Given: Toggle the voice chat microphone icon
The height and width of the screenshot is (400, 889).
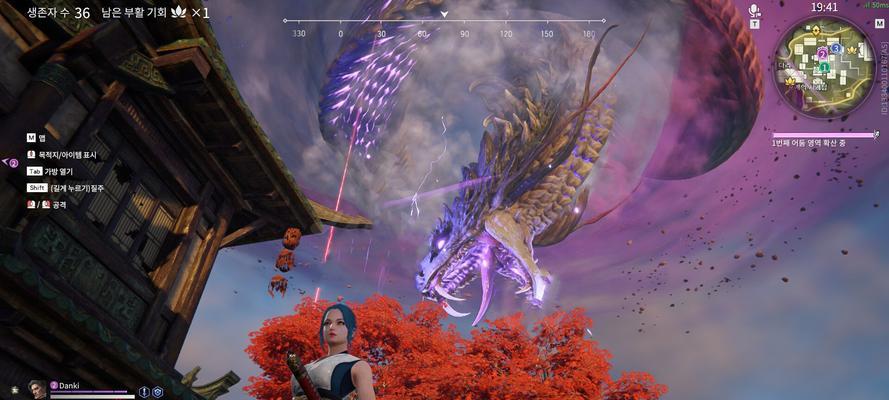Looking at the screenshot, I should (x=755, y=12).
